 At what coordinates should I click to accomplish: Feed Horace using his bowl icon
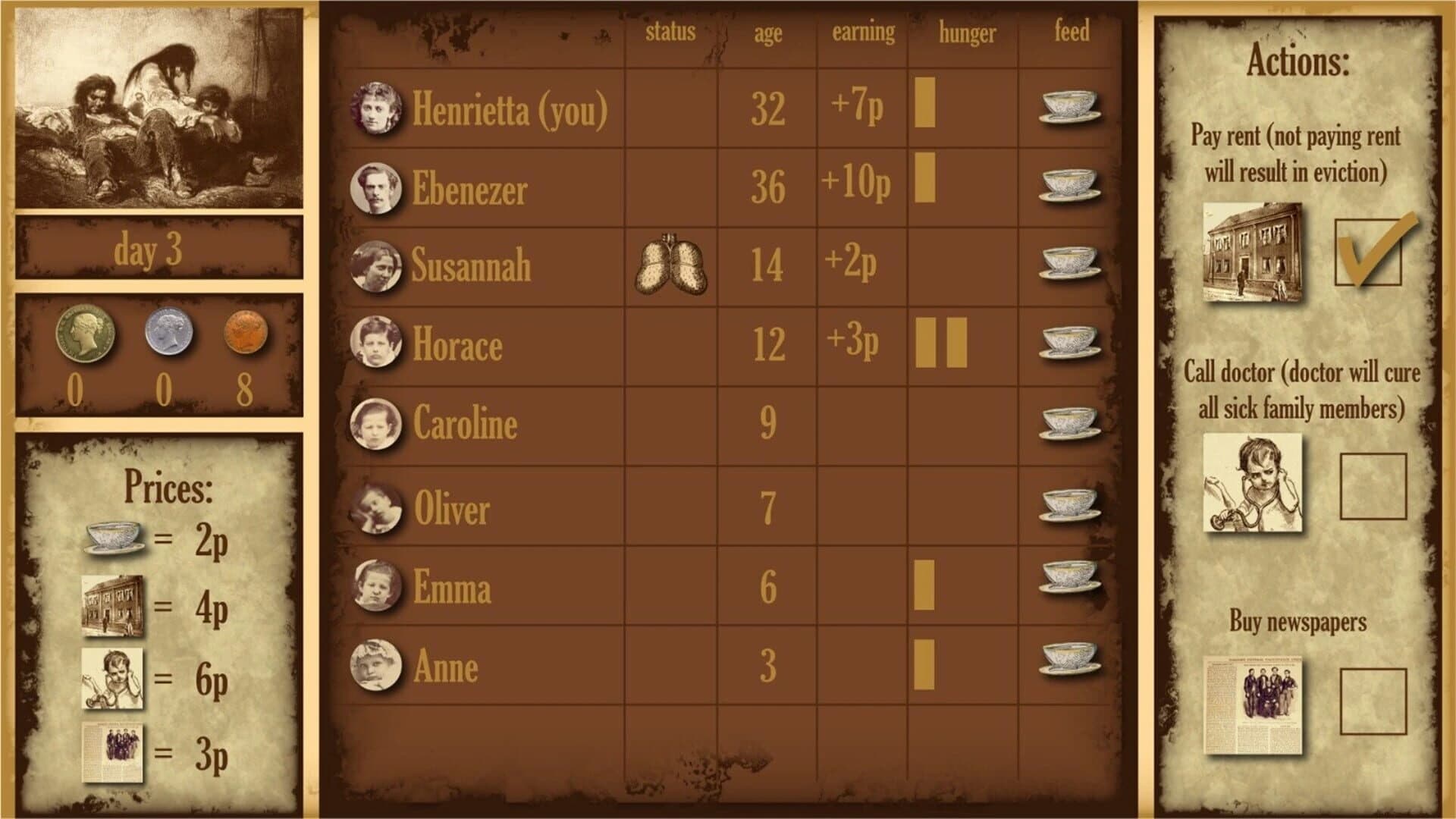coord(1069,343)
